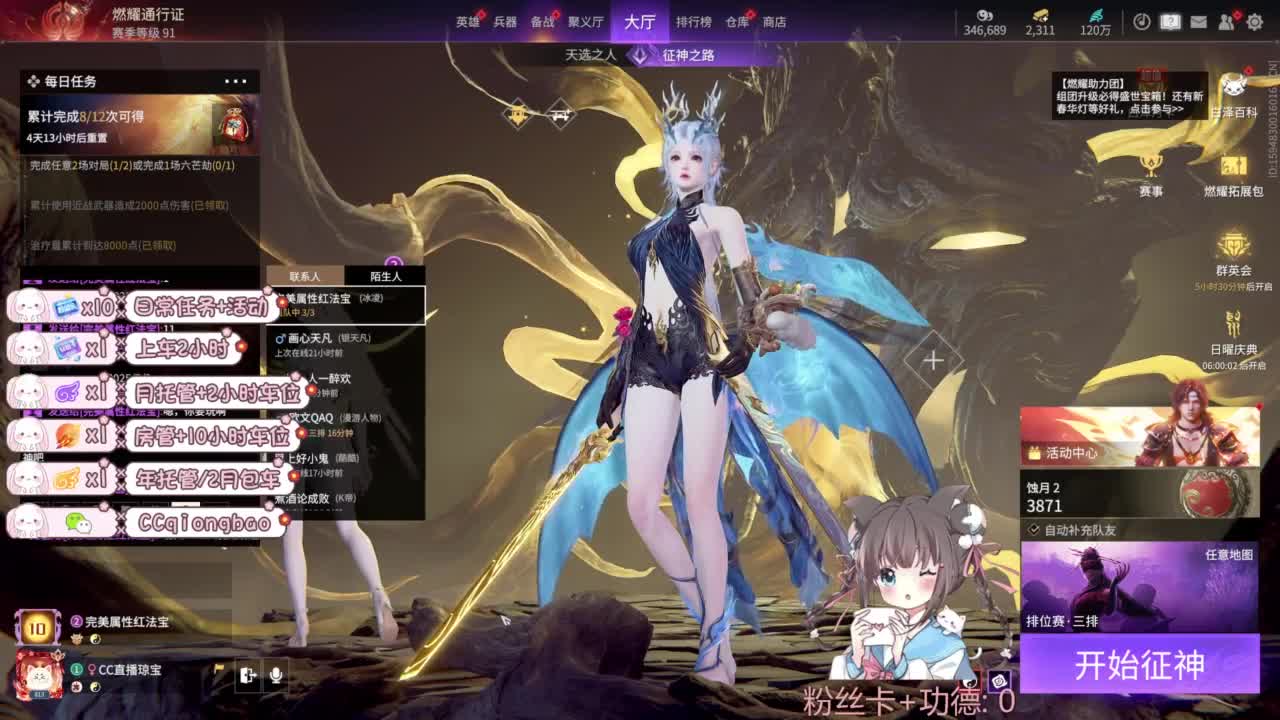This screenshot has height=720, width=1280.
Task: Toggle the microphone at bottom left
Action: (x=276, y=676)
